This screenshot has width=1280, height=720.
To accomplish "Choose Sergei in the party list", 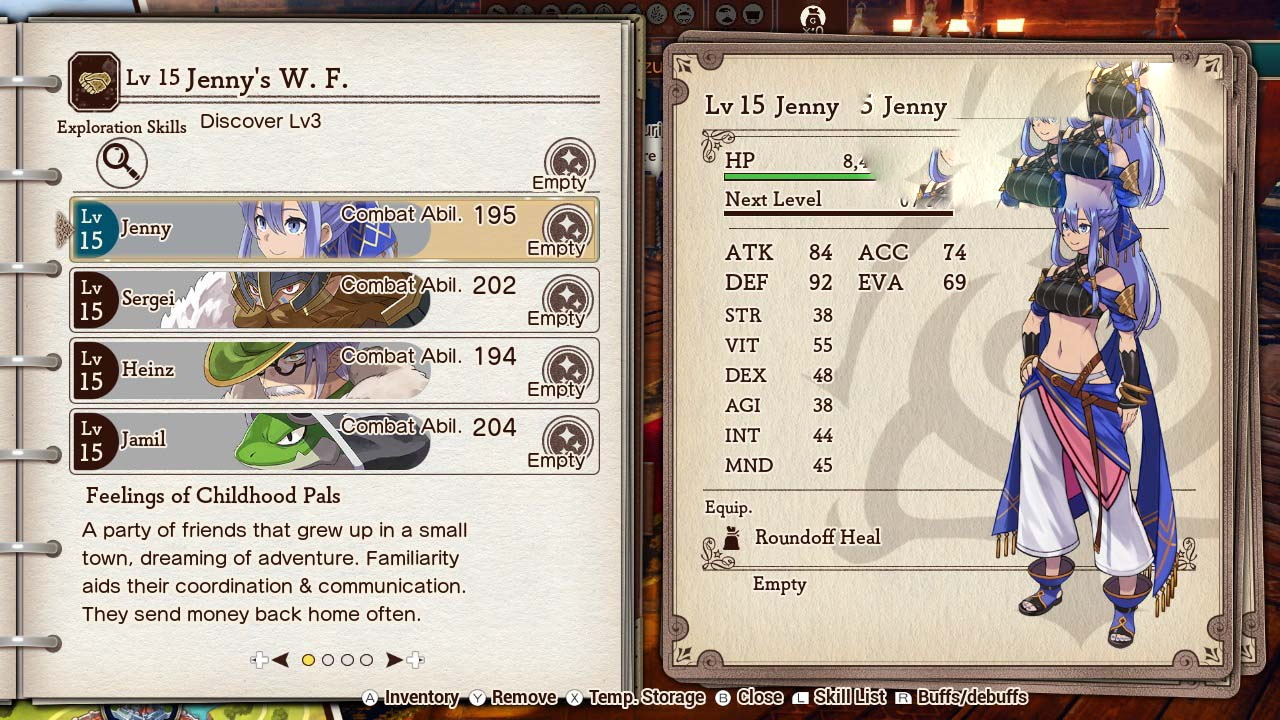I will pyautogui.click(x=334, y=299).
